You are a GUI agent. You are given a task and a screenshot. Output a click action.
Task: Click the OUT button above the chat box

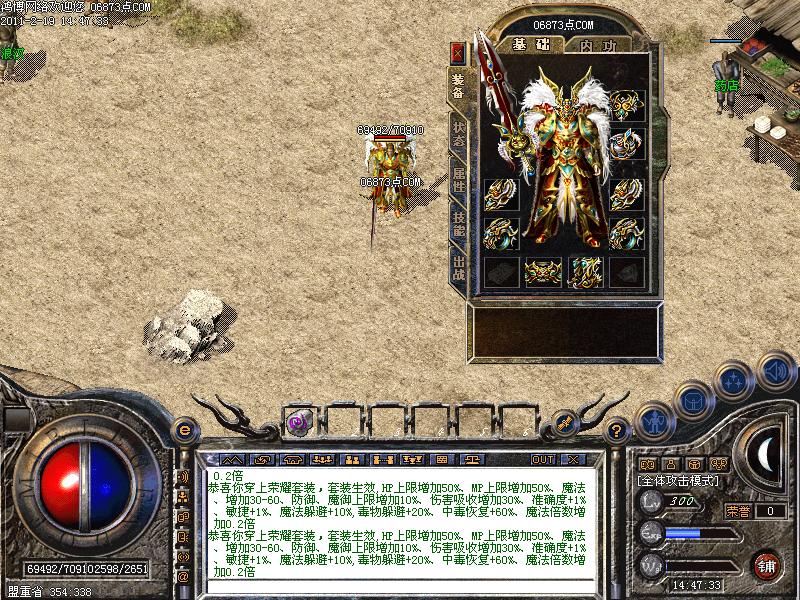click(542, 459)
